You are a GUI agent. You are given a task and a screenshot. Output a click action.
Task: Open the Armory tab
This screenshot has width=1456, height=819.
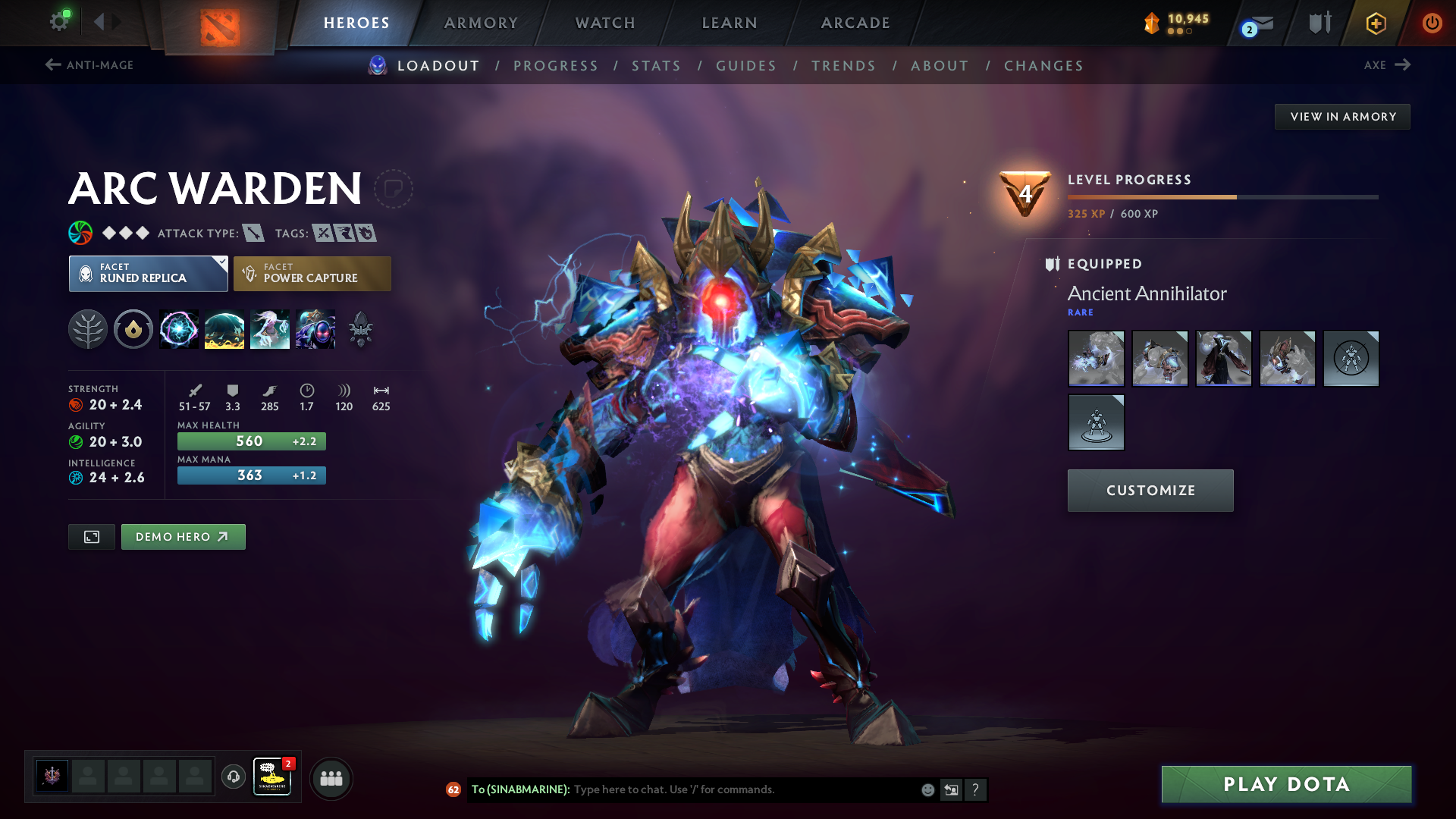(481, 23)
